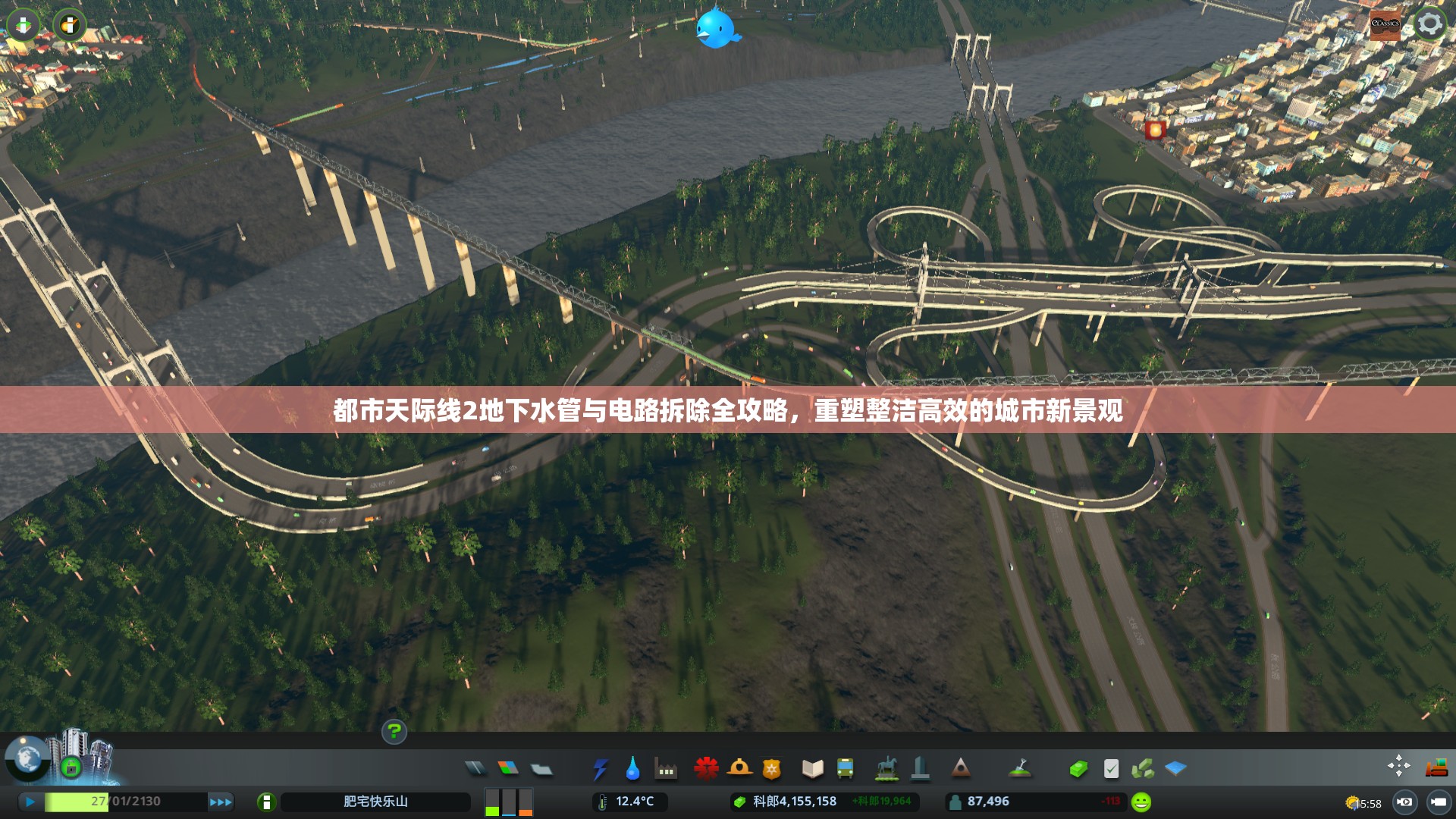This screenshot has width=1456, height=819.
Task: Expand the RCI demand panel
Action: point(508,802)
